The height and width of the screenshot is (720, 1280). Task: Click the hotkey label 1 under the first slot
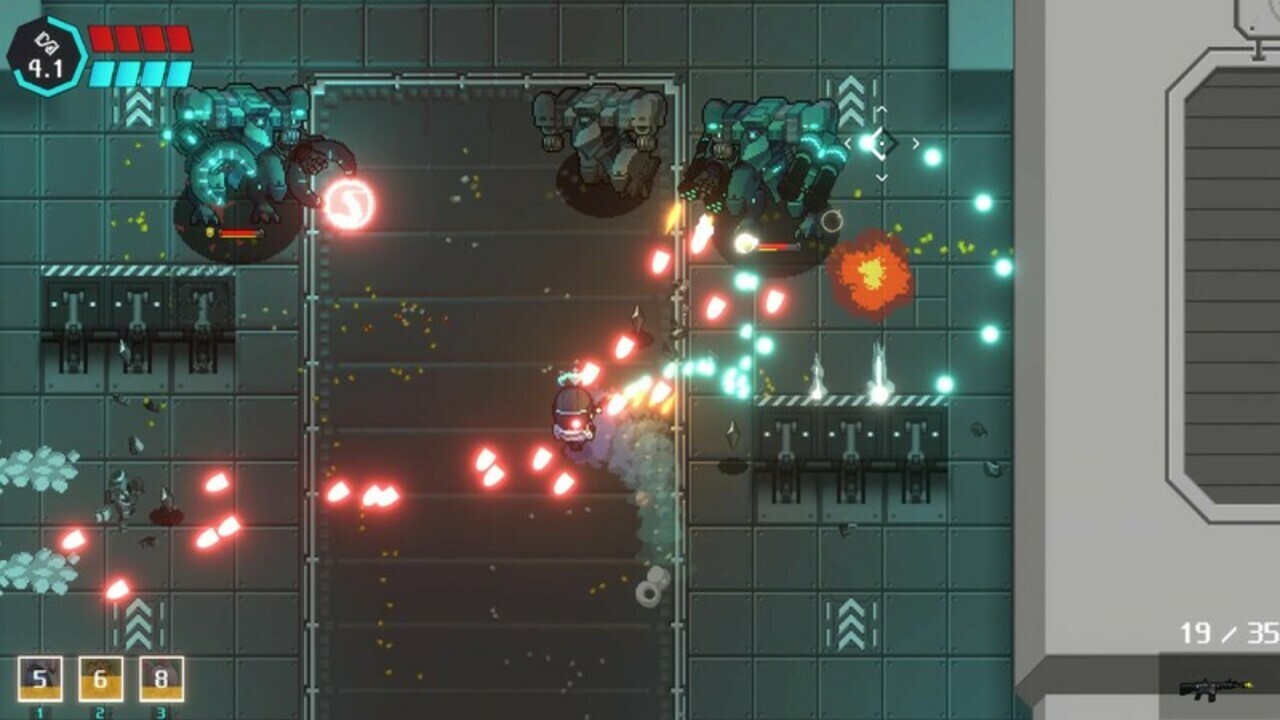[41, 711]
